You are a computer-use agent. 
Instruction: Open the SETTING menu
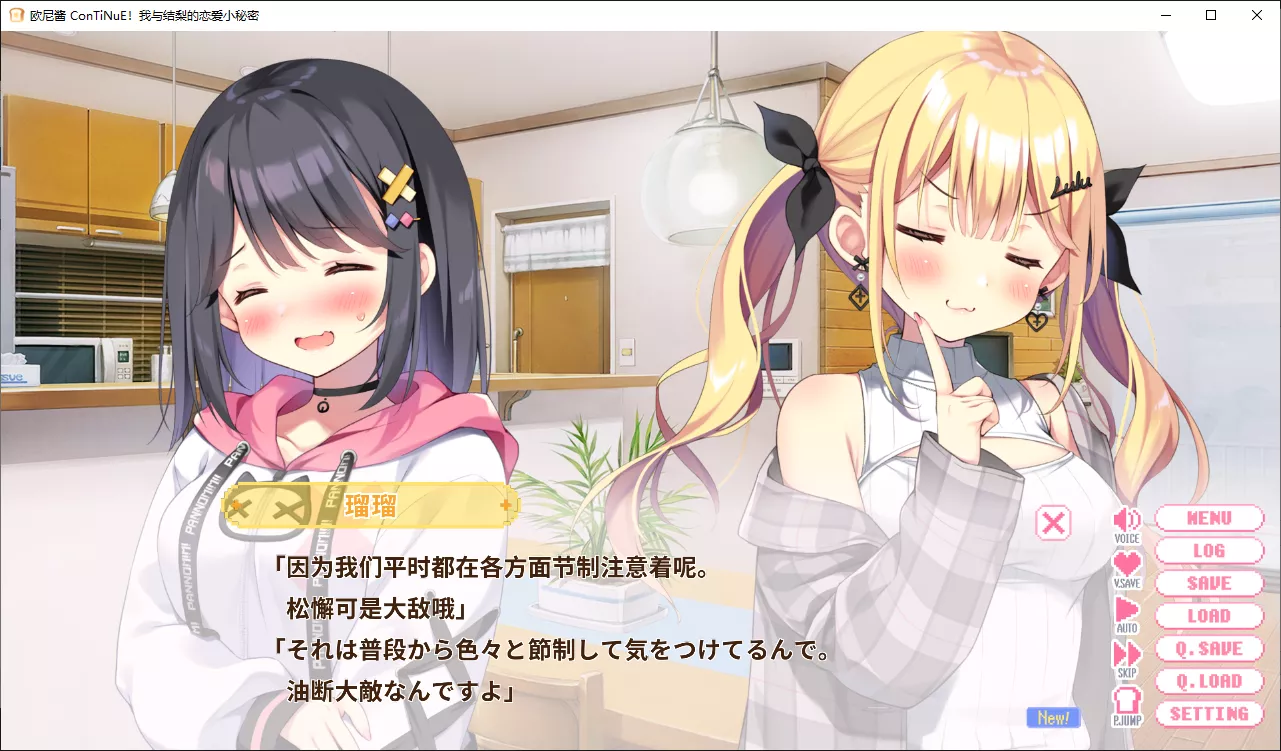click(1209, 713)
